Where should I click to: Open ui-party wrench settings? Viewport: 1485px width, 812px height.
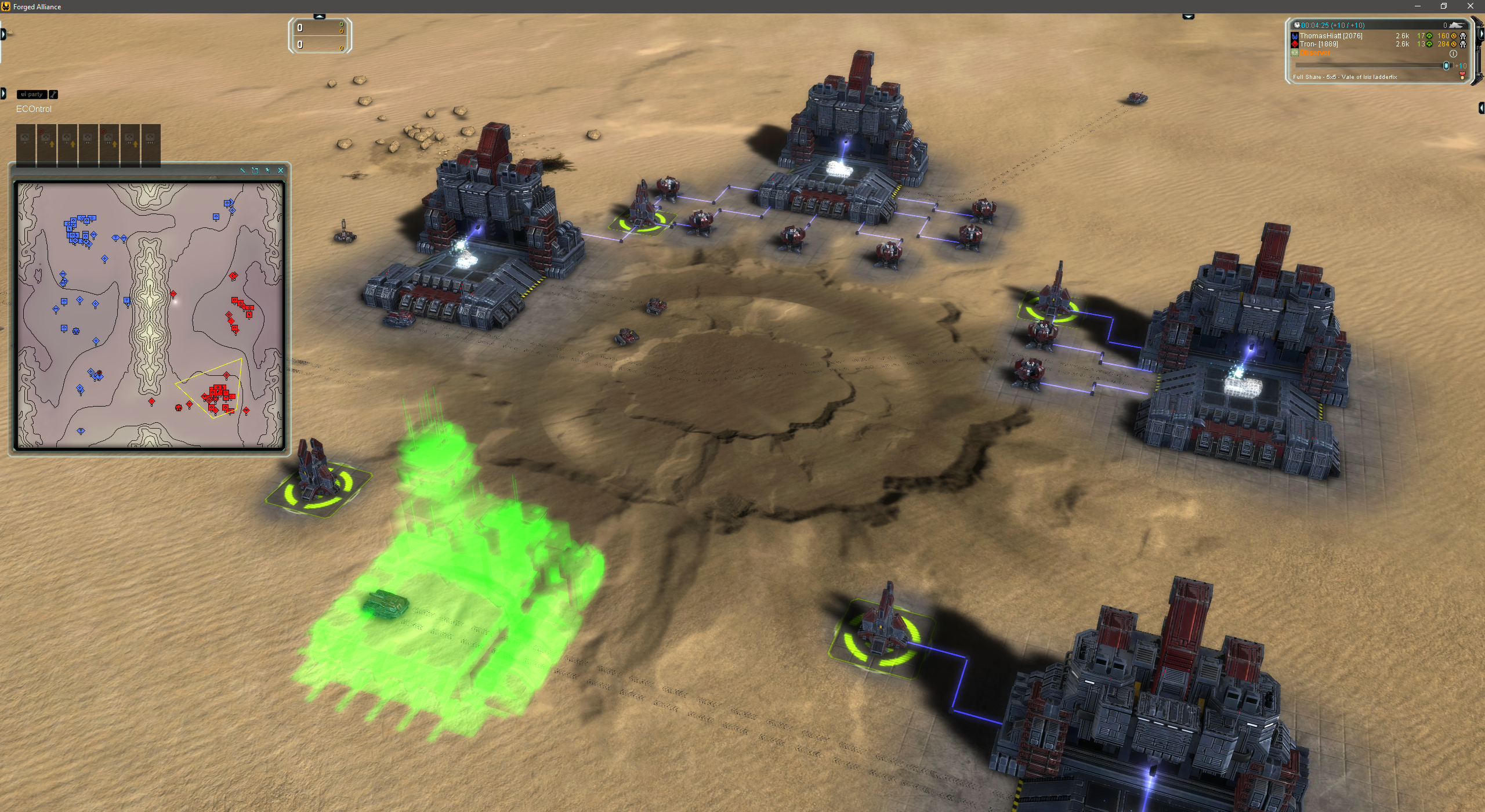(53, 95)
